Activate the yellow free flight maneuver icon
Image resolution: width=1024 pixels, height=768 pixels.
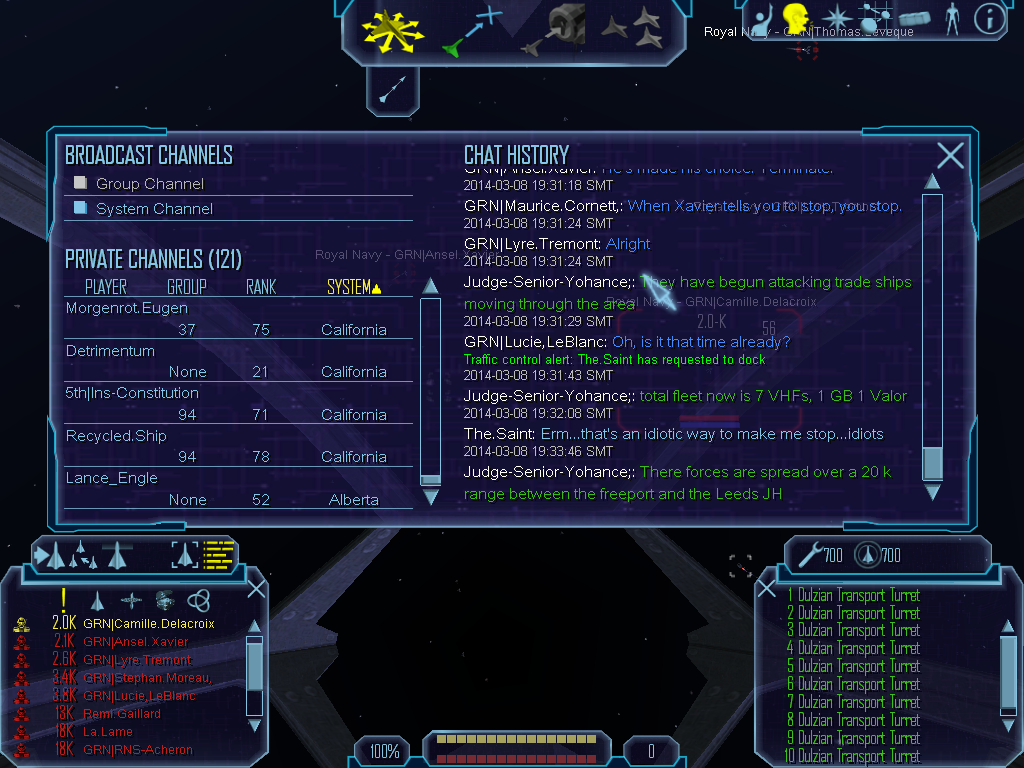point(393,30)
